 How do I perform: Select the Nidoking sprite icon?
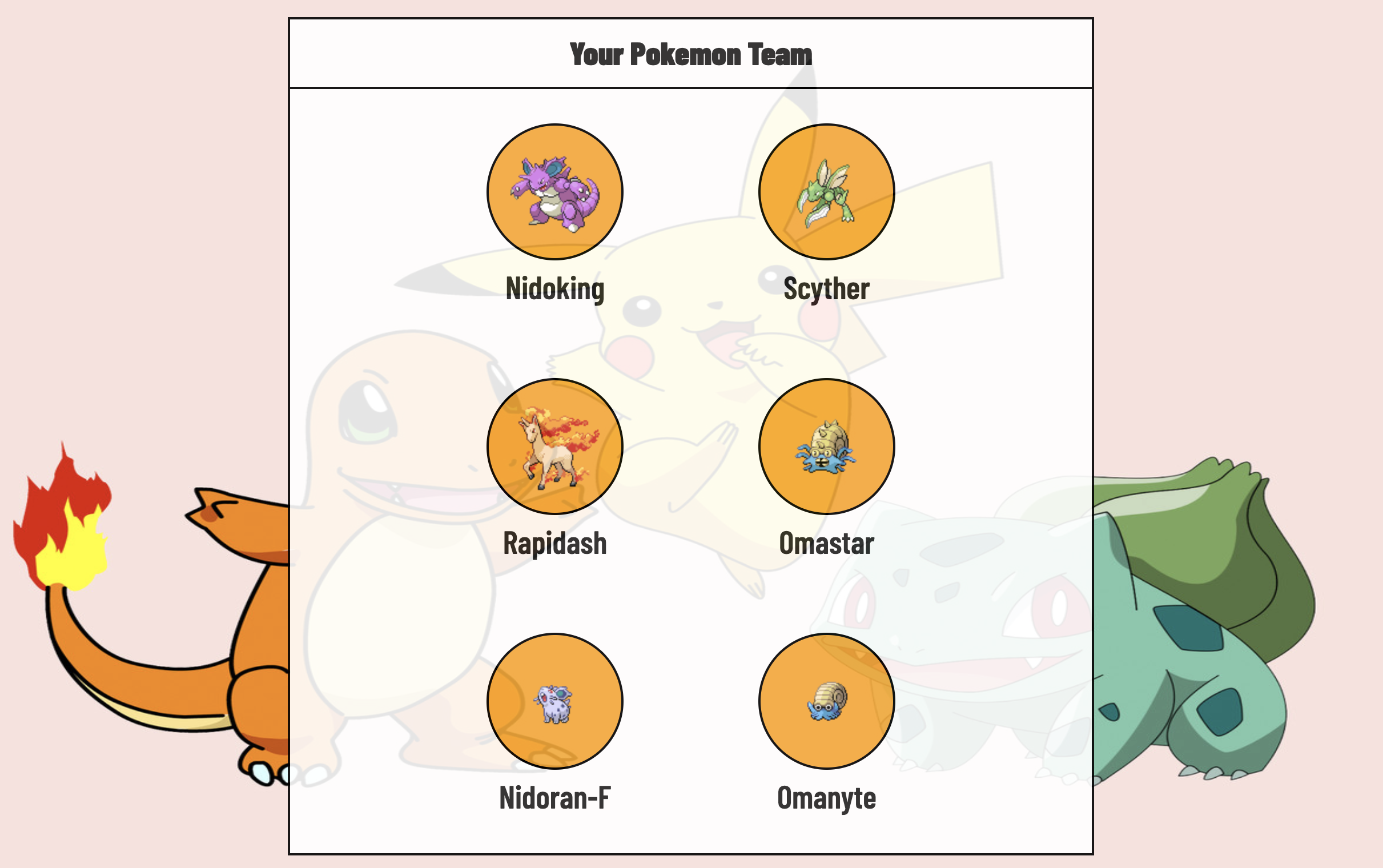pyautogui.click(x=554, y=192)
